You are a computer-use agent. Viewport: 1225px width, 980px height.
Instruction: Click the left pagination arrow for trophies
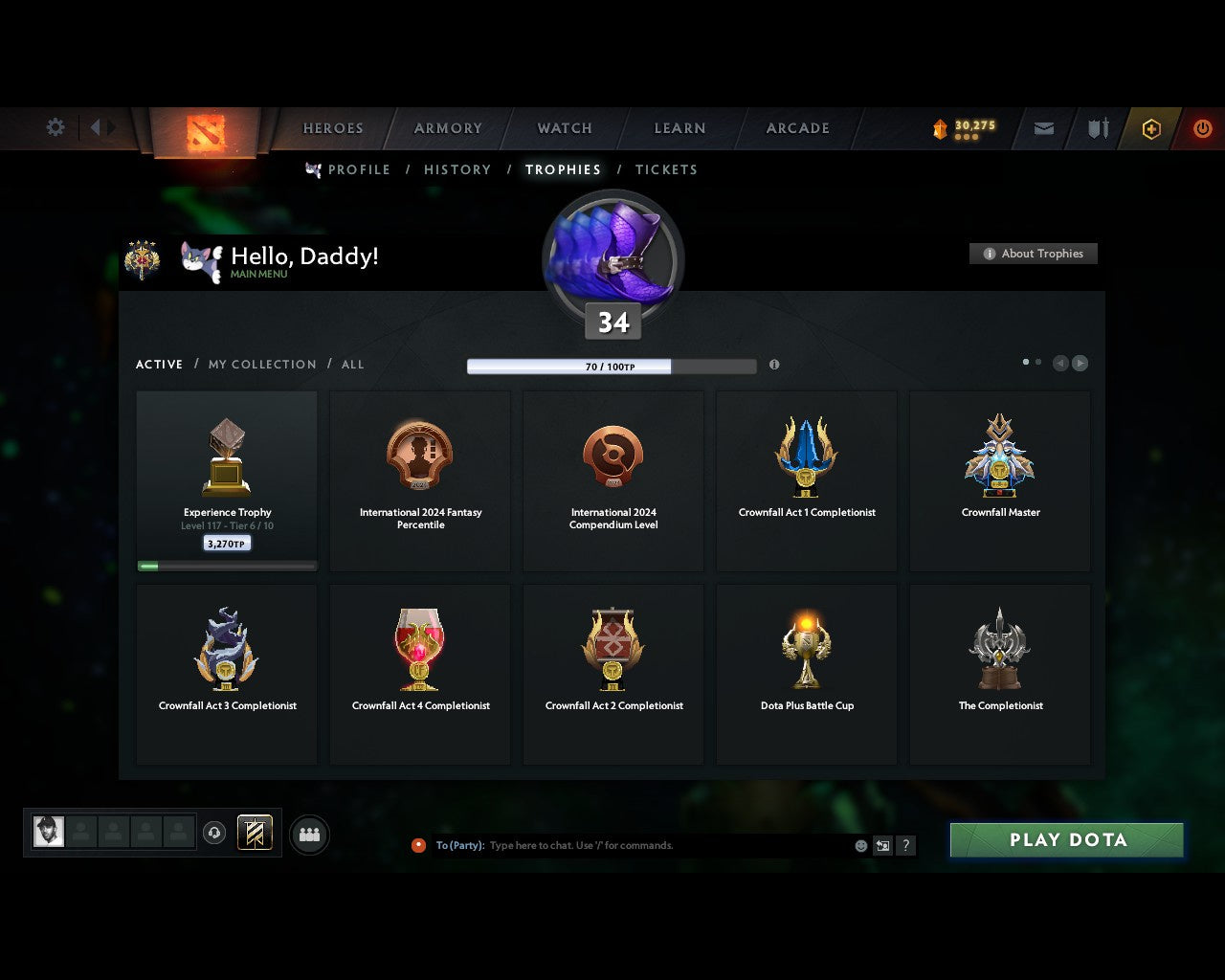click(1059, 364)
